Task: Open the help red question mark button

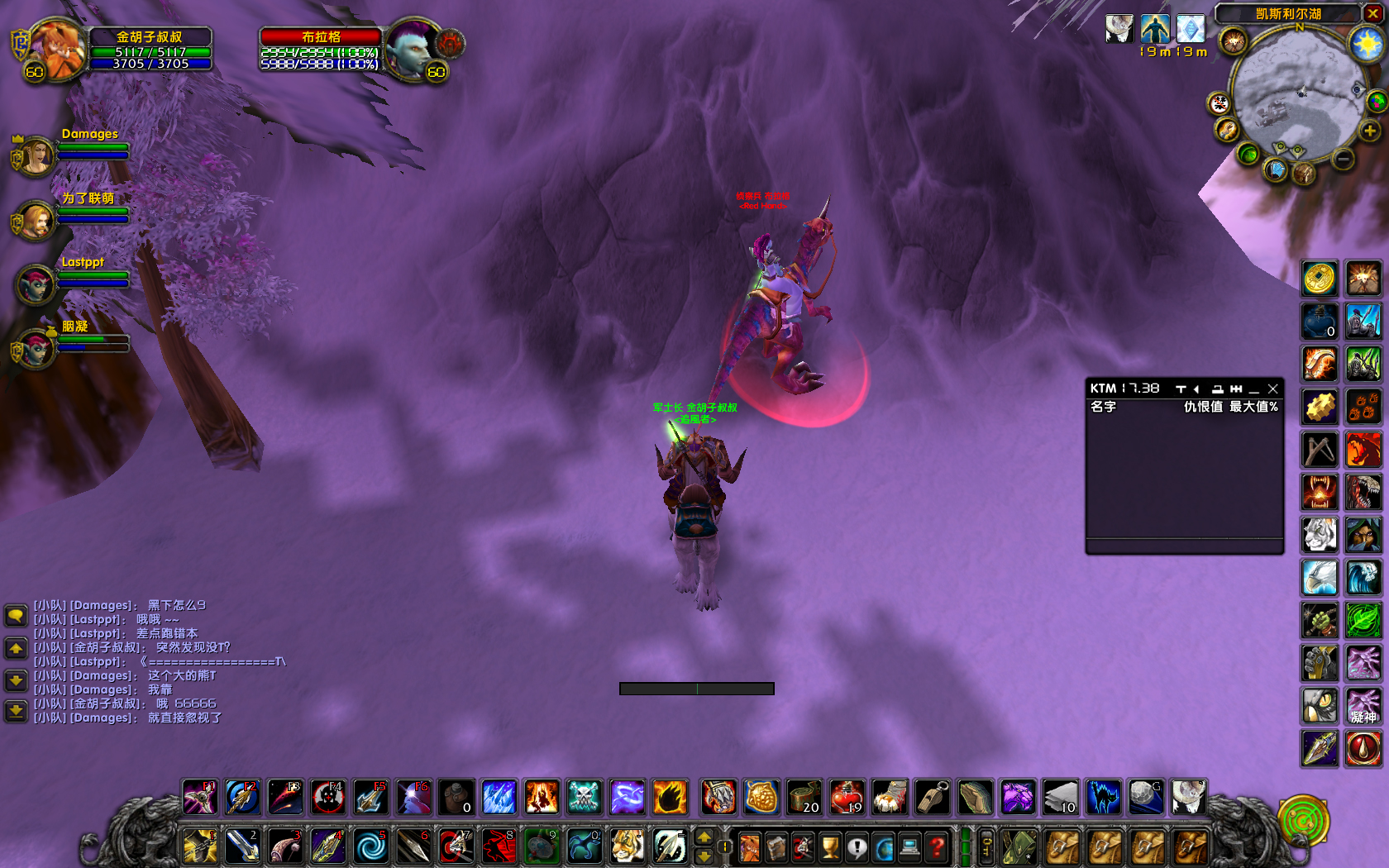Action: [937, 847]
